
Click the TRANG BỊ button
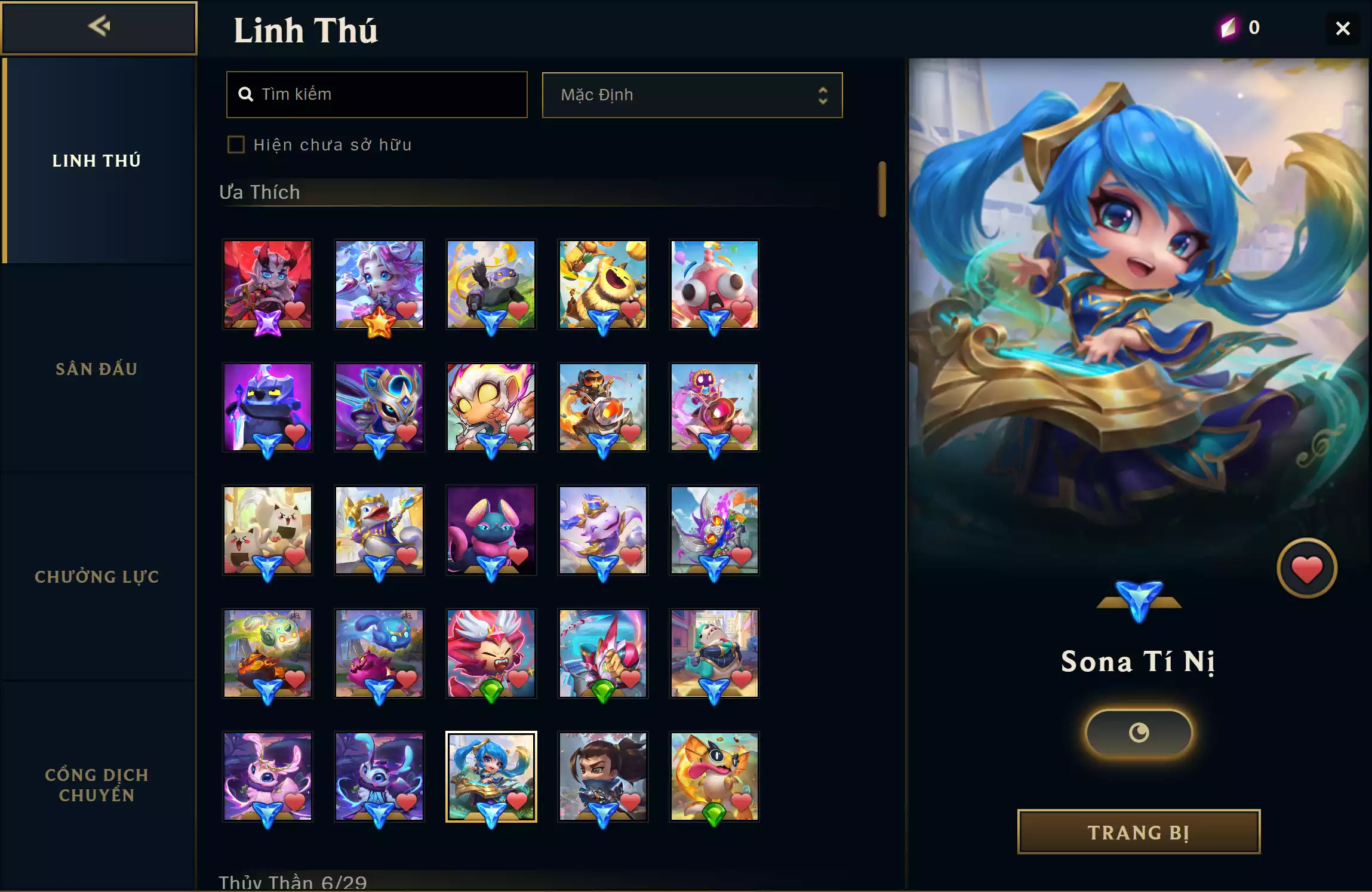1137,832
